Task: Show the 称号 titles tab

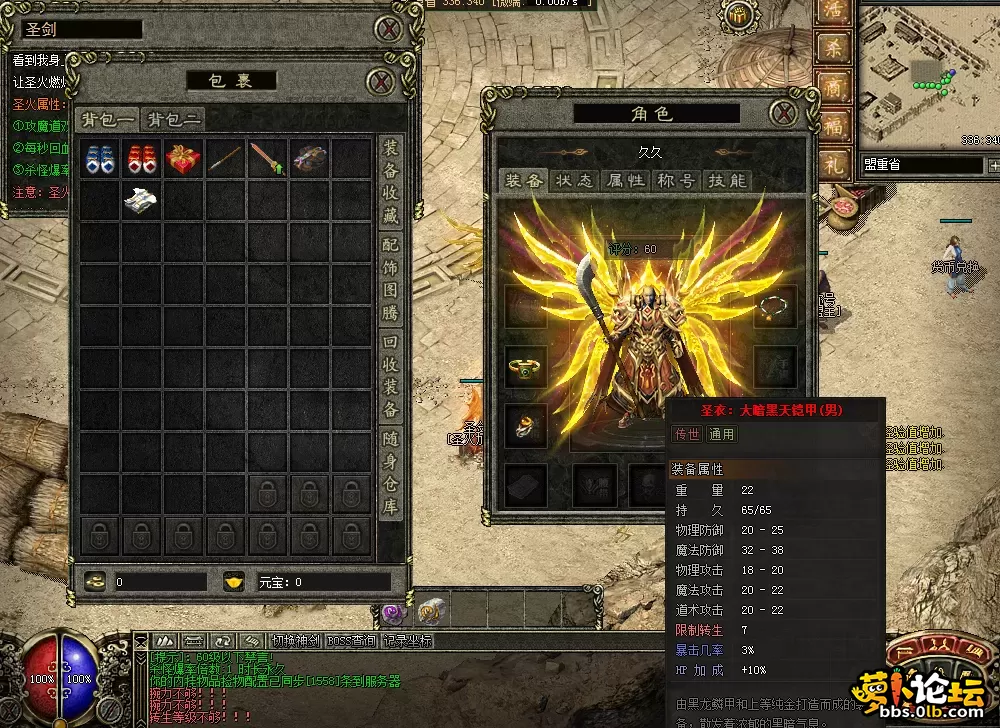Action: tap(676, 180)
